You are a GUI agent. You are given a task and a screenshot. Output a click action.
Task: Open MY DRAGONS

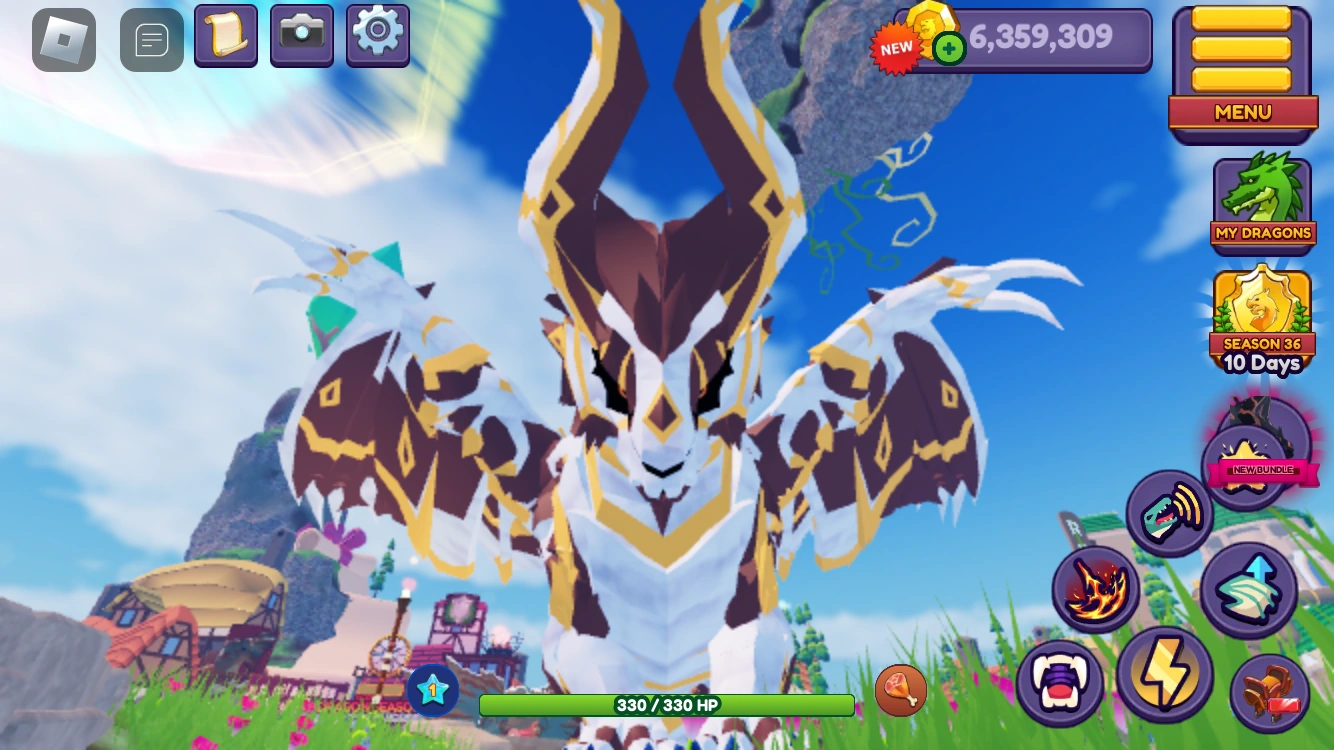point(1262,200)
